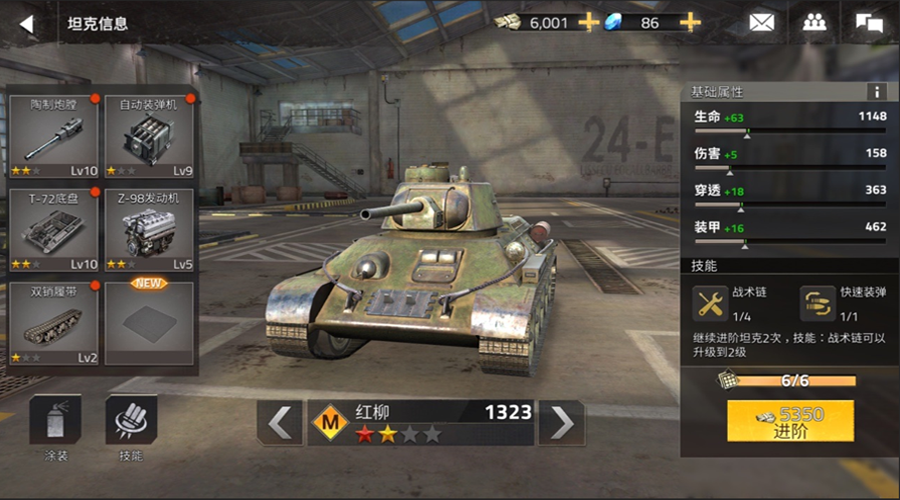This screenshot has width=900, height=500.
Task: Select the 自动装弹机 autoloader slot
Action: click(148, 136)
